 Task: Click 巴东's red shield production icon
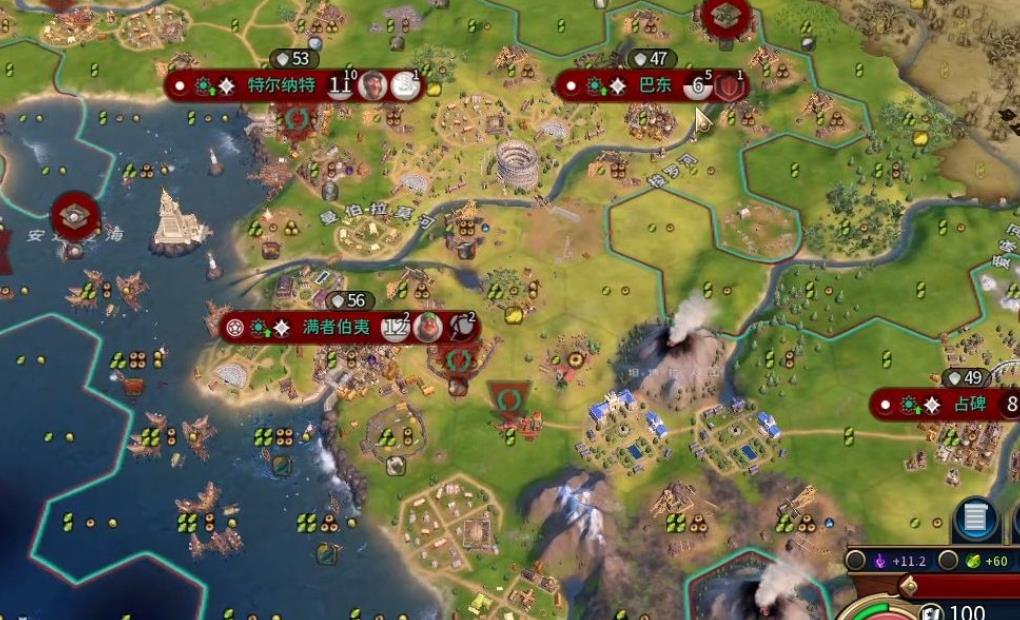point(732,86)
